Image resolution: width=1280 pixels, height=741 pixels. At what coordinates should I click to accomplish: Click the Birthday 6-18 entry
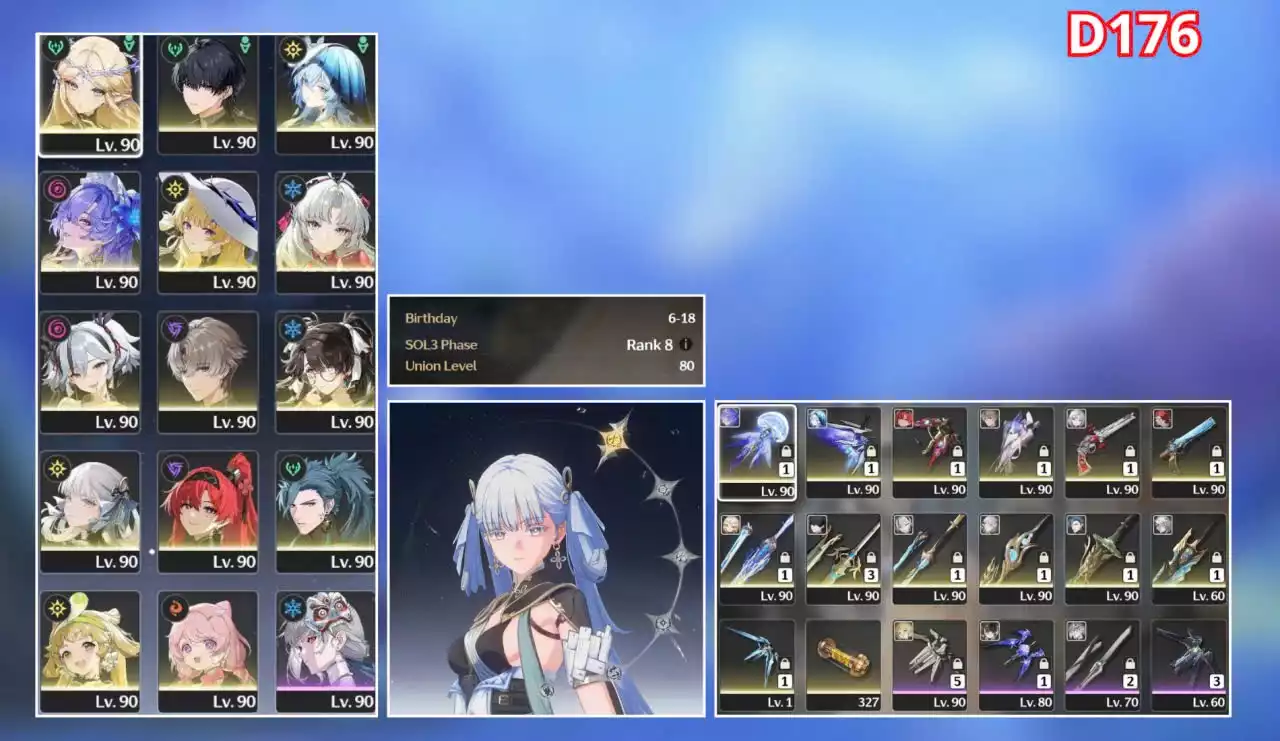tap(545, 318)
